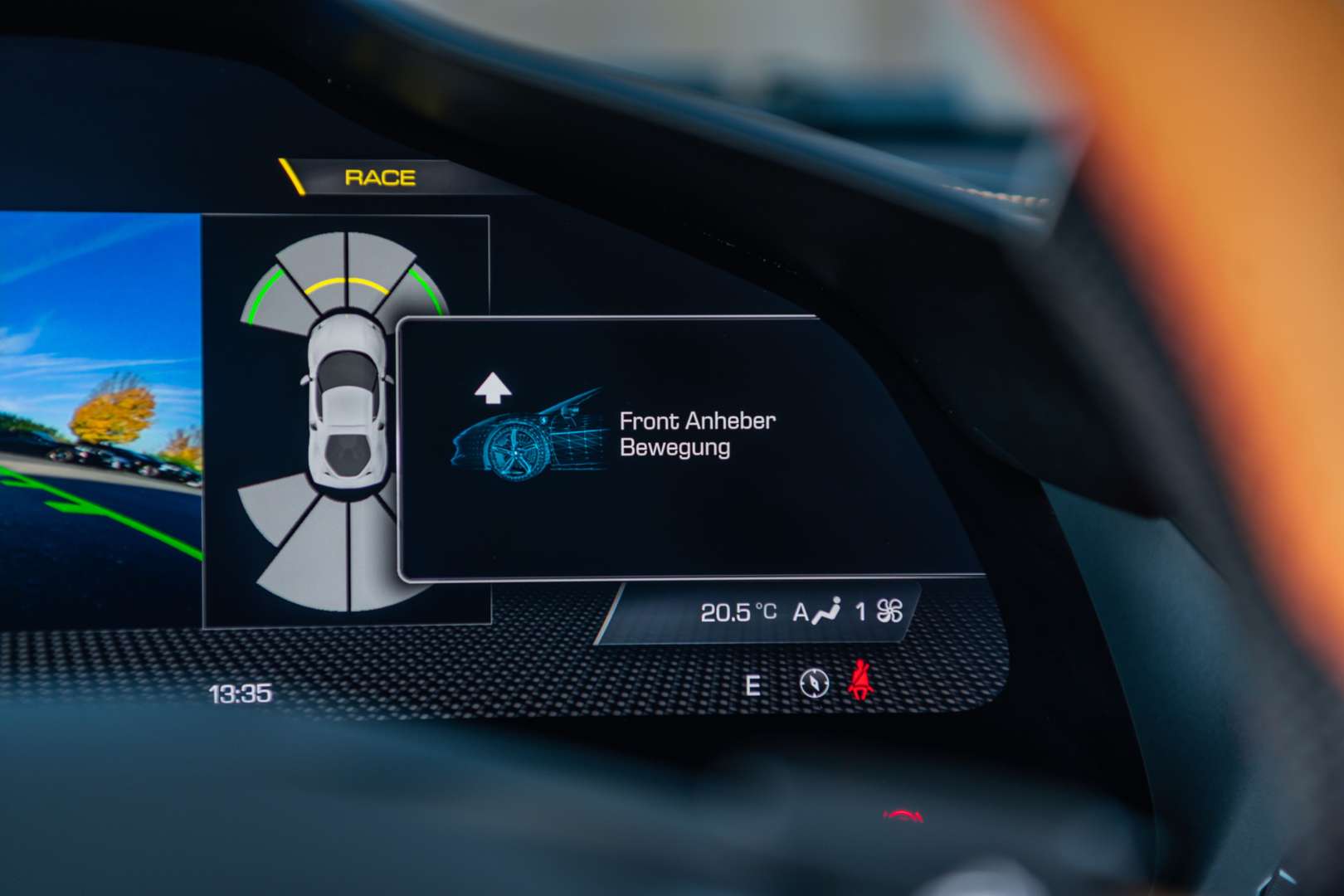Adjust the fan level showing 1
The width and height of the screenshot is (1344, 896).
[859, 611]
